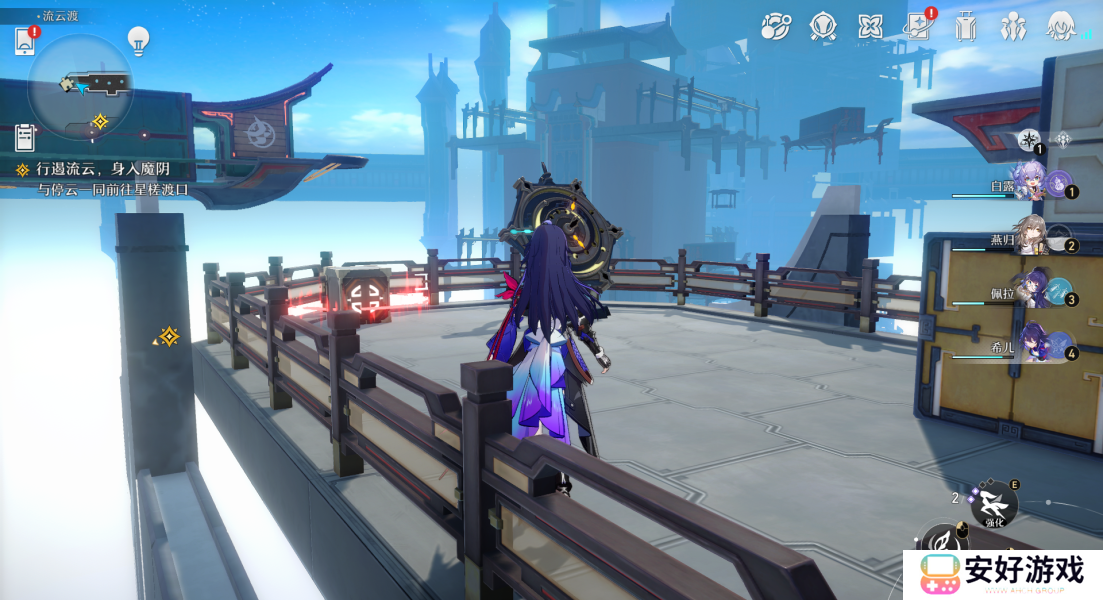Open the star card icon with red alert
This screenshot has width=1103, height=600.
(919, 27)
